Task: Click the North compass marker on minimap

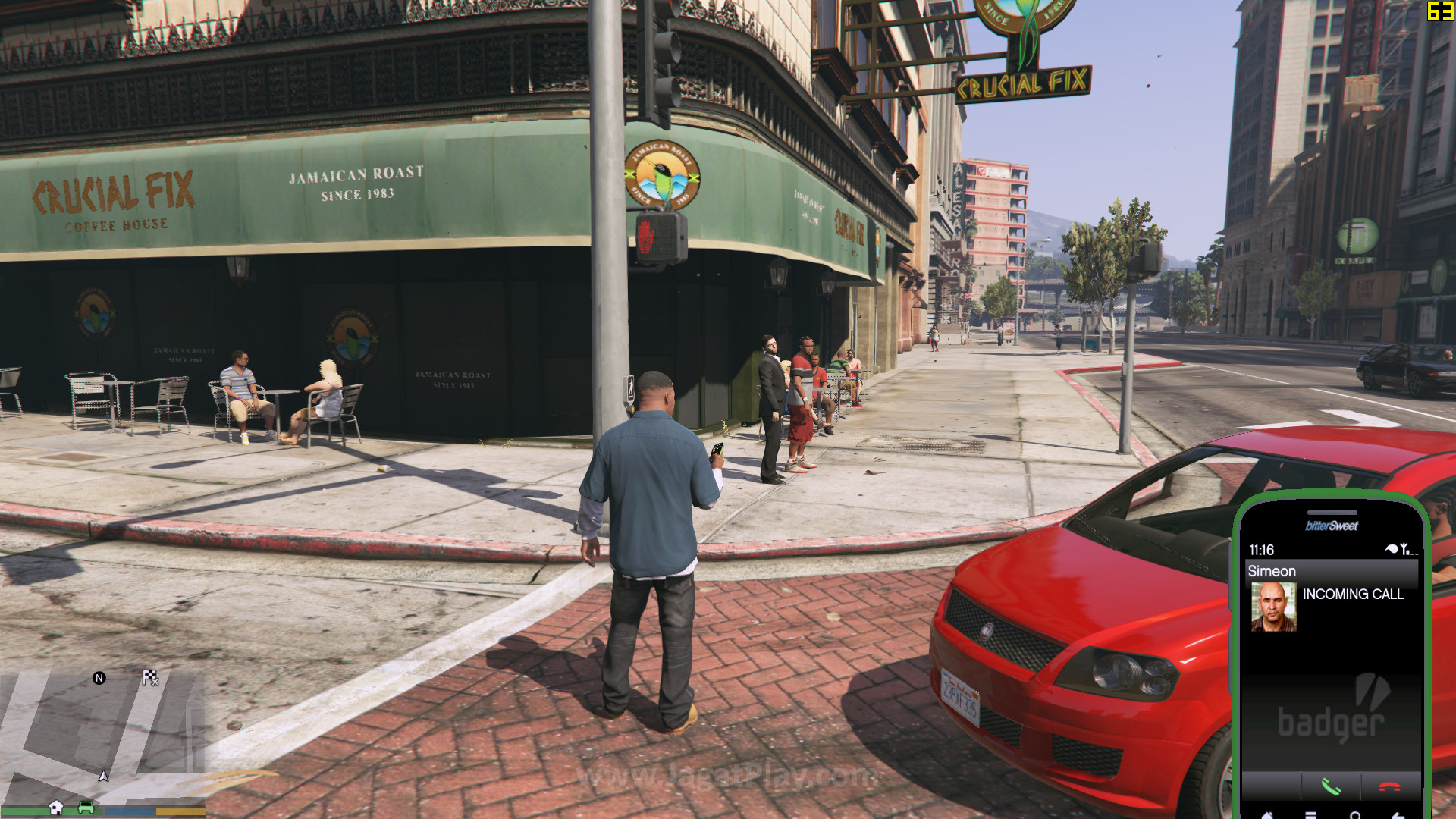Action: tap(99, 678)
